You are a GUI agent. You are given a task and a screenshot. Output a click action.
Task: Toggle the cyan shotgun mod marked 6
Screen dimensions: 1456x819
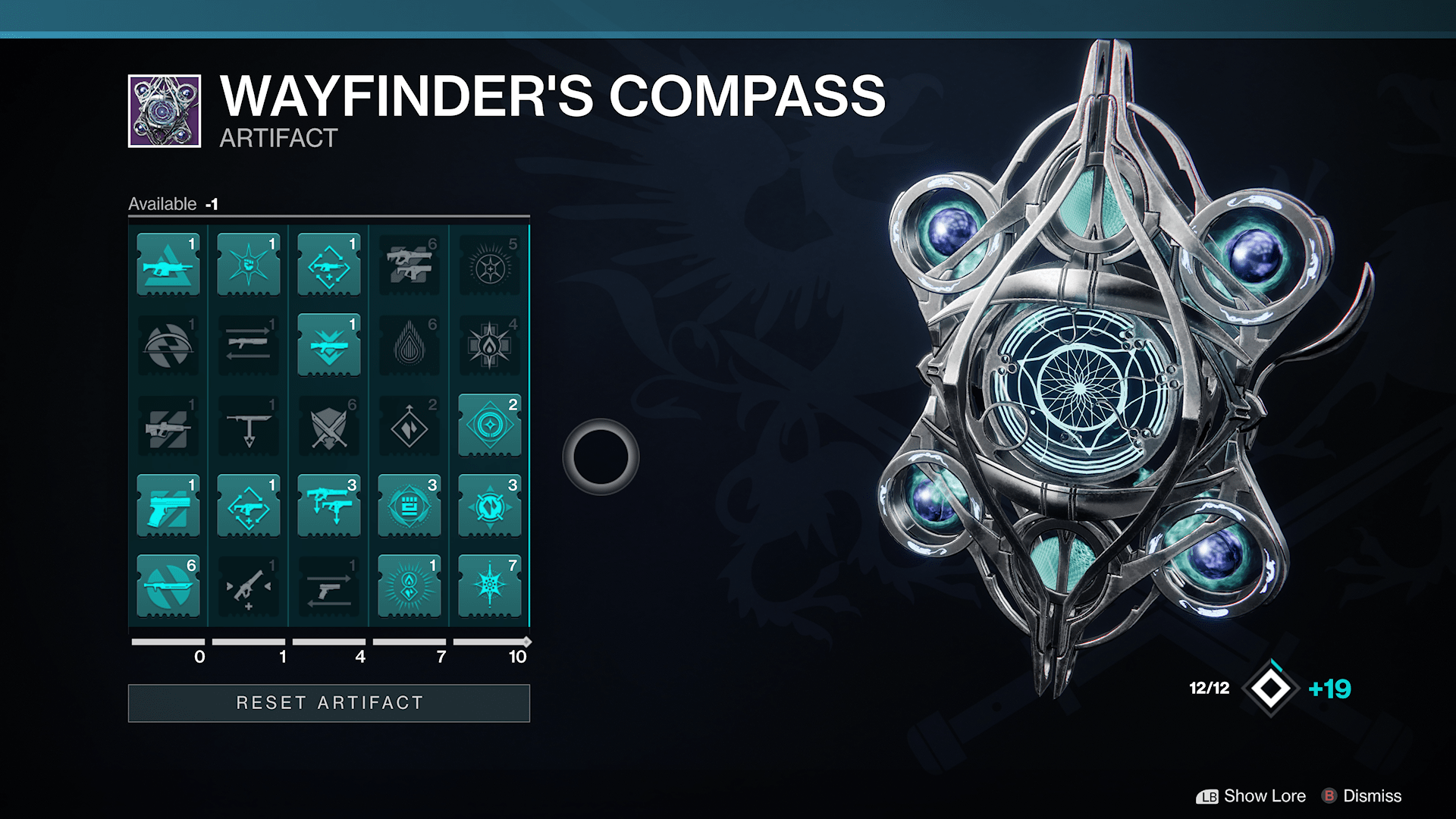point(168,586)
